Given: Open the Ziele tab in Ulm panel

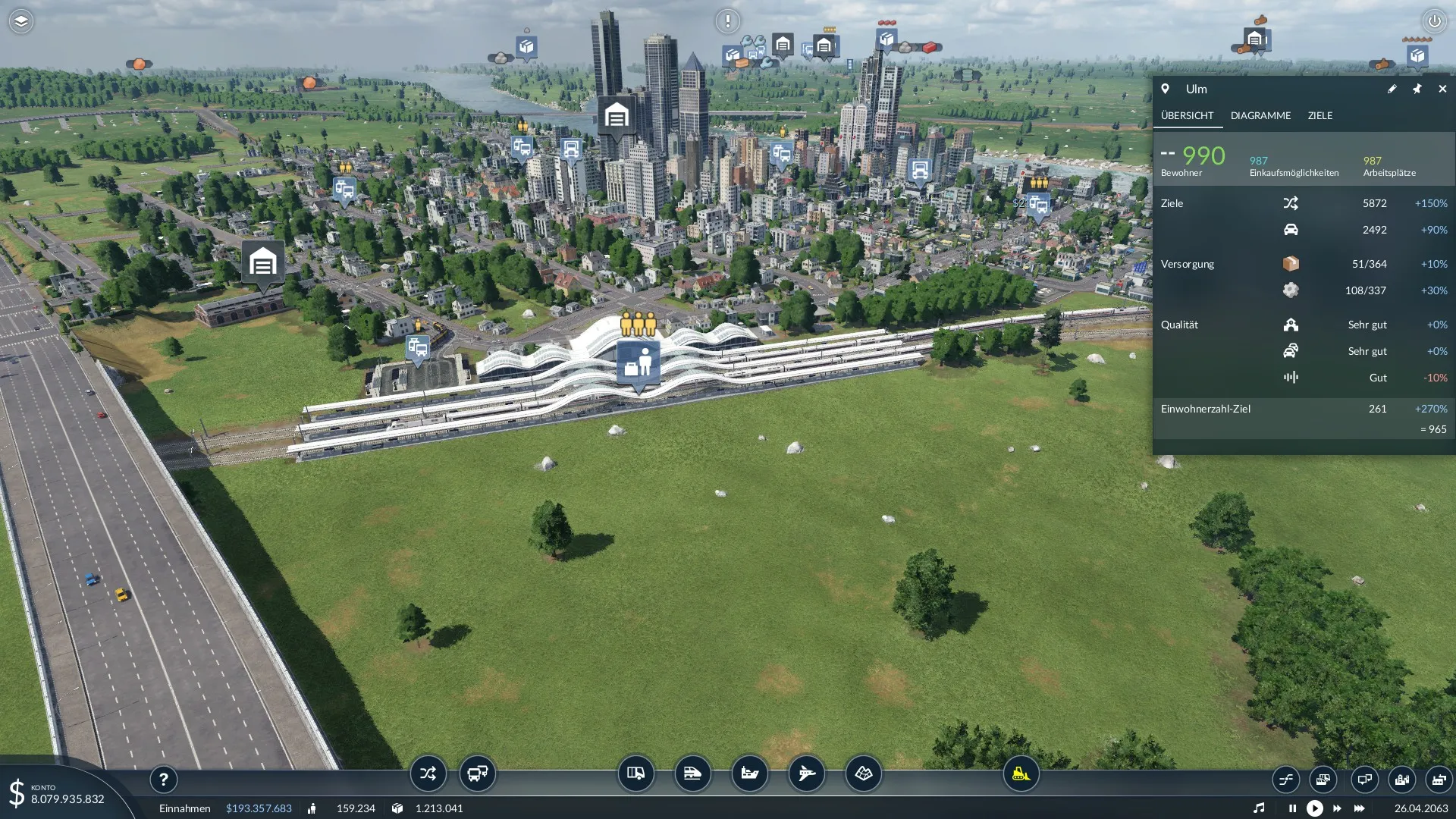Looking at the screenshot, I should (1319, 115).
